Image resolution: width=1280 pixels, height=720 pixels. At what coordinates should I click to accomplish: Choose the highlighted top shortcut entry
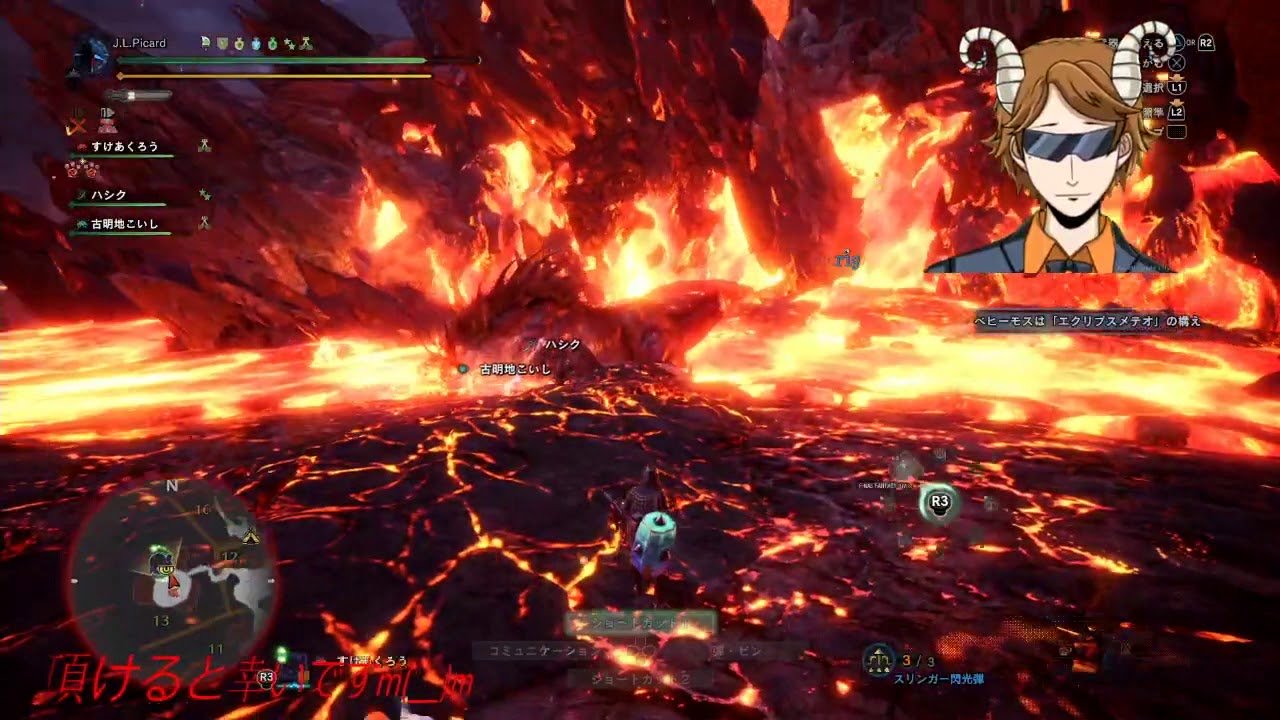640,624
